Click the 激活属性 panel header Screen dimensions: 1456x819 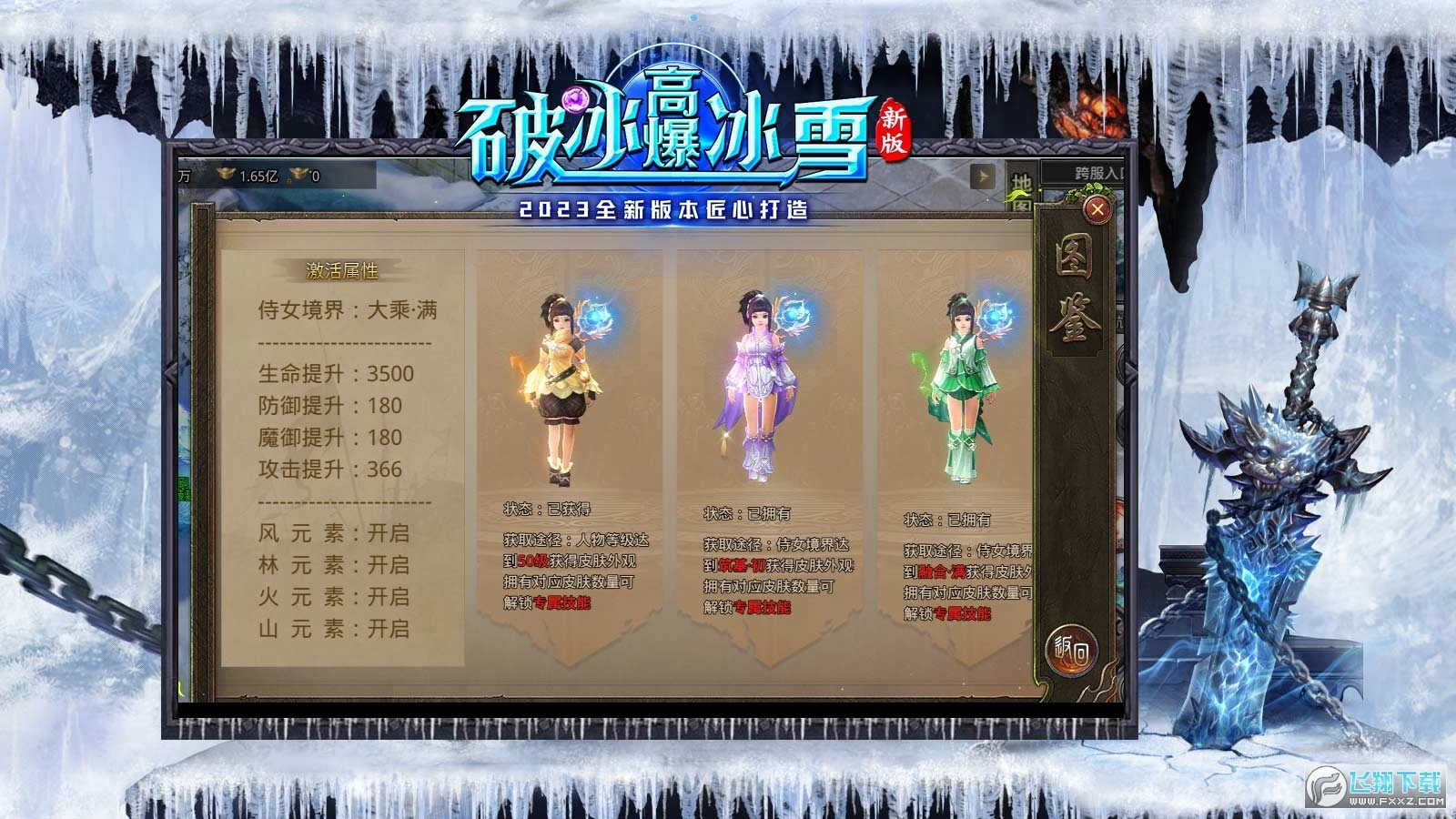point(343,269)
